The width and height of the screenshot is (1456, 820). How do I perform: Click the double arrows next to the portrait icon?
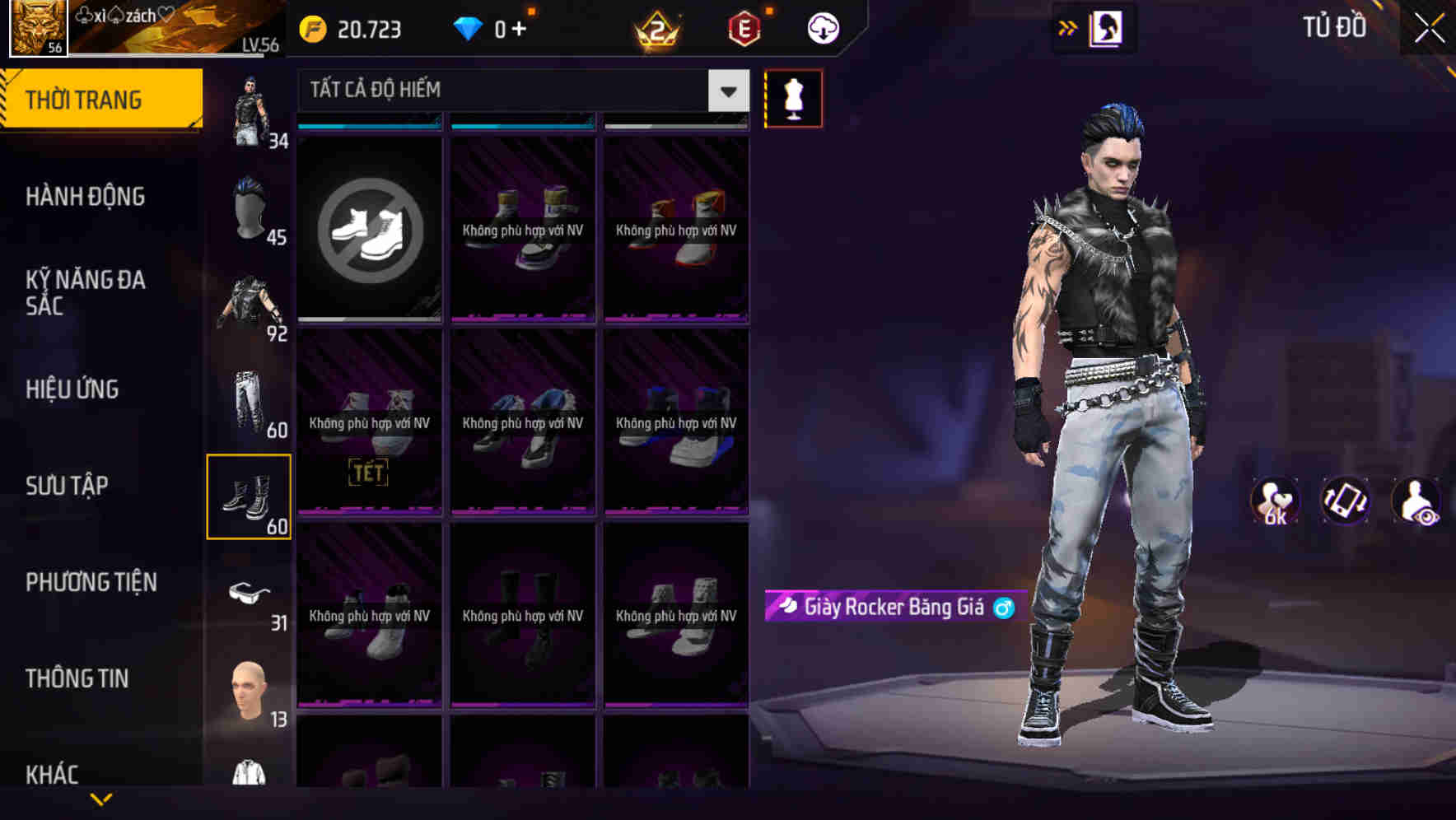click(x=1066, y=26)
